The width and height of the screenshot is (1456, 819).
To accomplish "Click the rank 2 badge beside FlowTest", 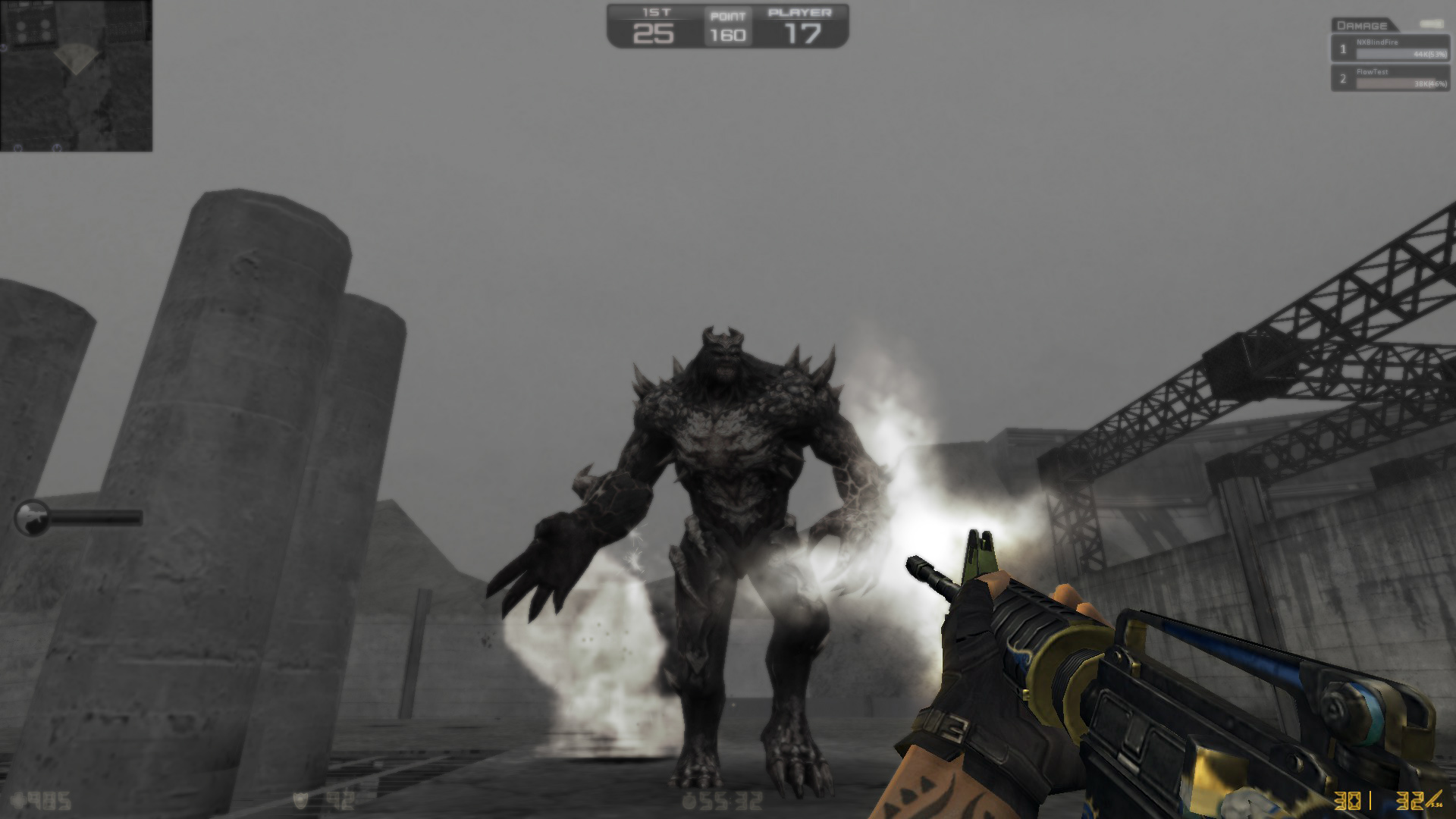I will [x=1343, y=80].
